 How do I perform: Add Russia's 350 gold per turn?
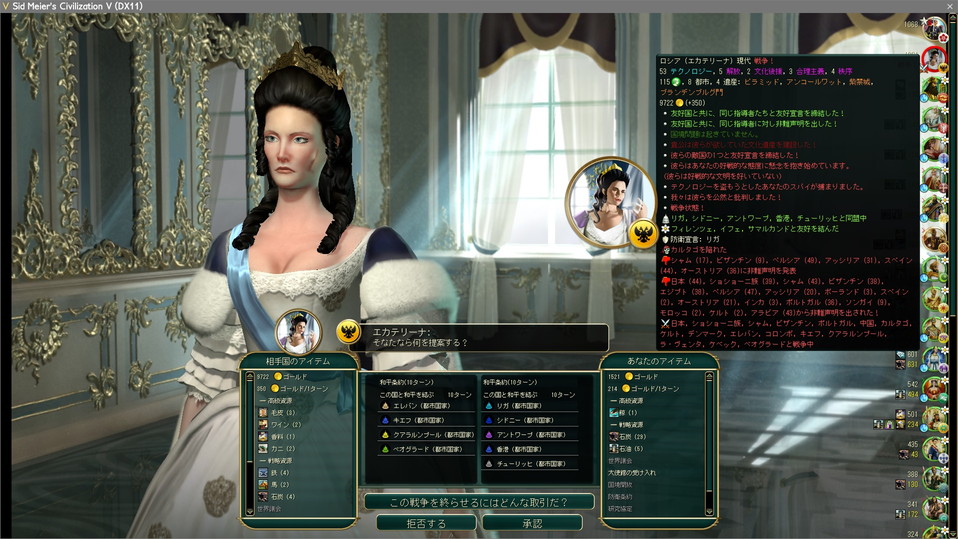pos(290,387)
